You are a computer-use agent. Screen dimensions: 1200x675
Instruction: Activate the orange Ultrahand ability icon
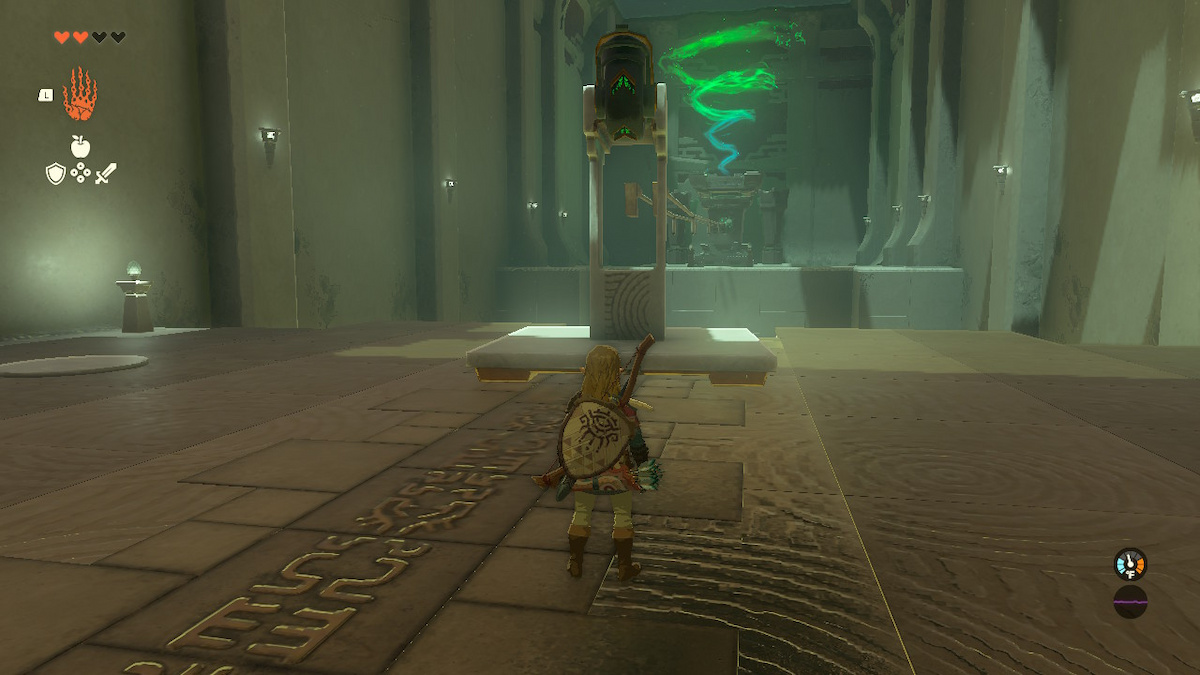(x=80, y=95)
